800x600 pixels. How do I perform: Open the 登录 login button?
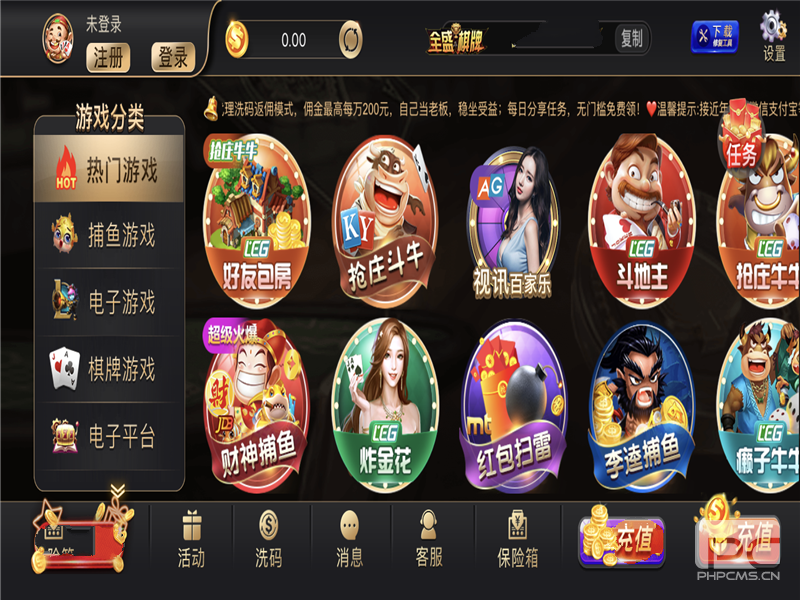[172, 57]
